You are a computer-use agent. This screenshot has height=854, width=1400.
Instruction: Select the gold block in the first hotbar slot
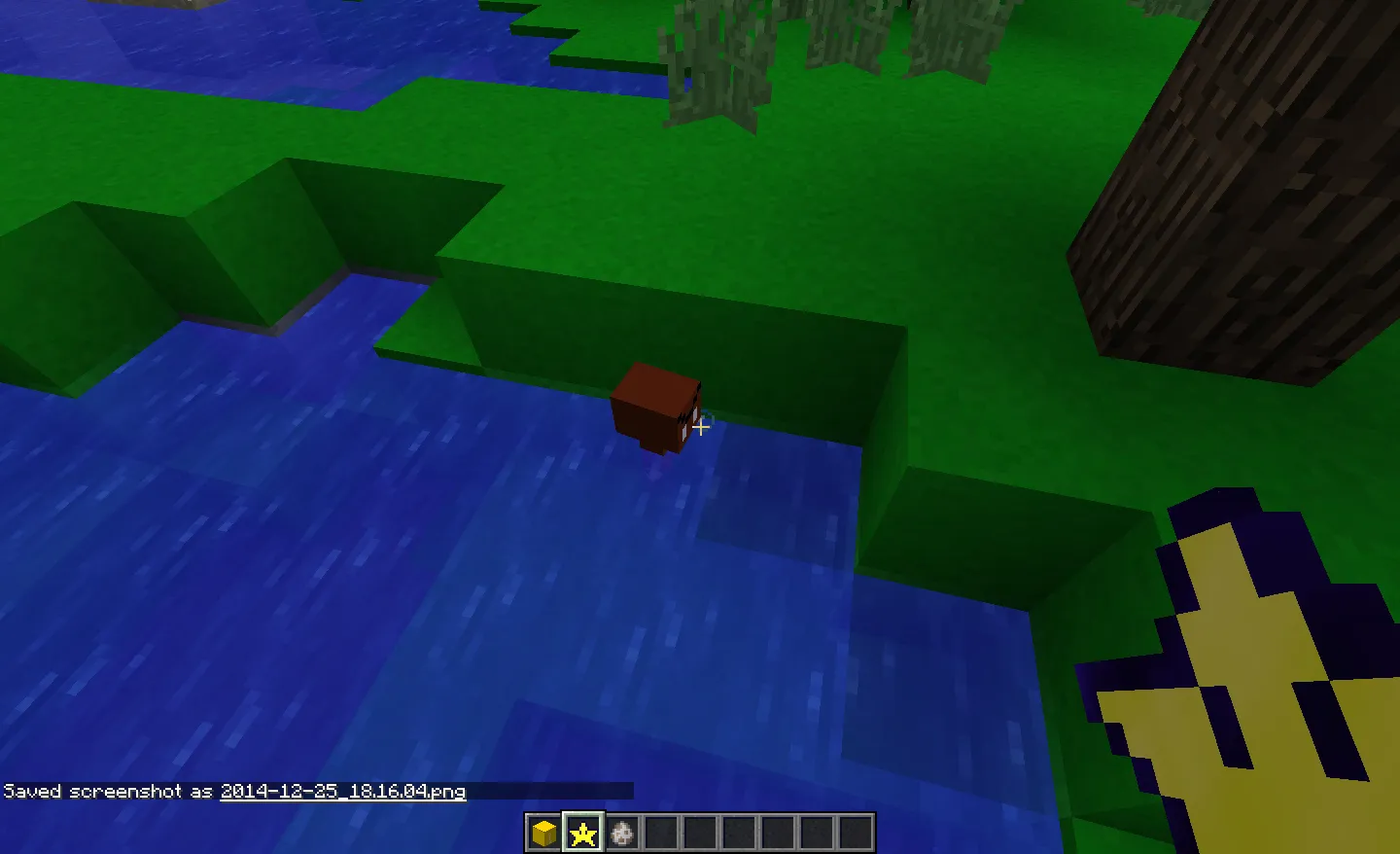542,834
